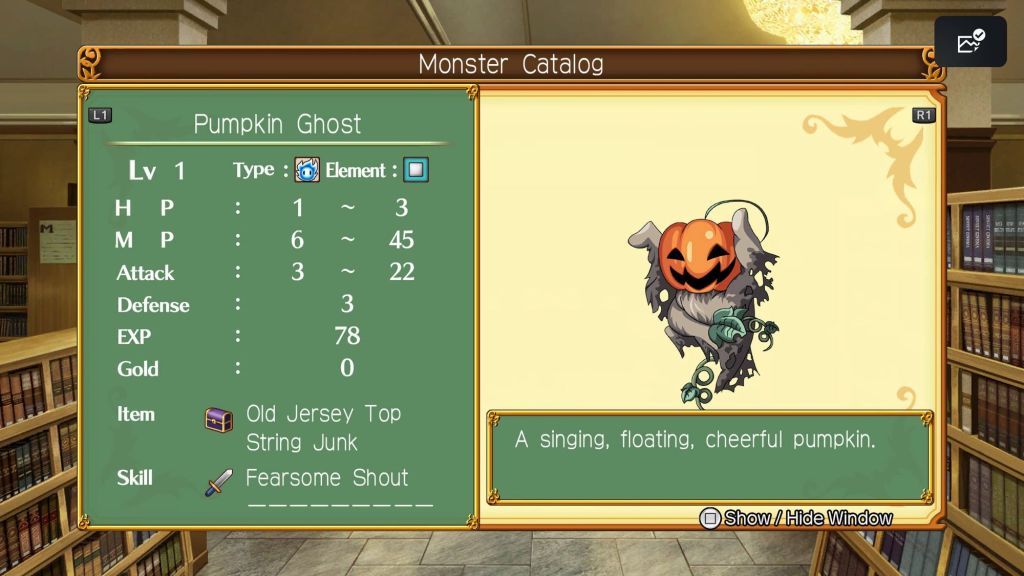Click the monster Type icon

[x=307, y=170]
